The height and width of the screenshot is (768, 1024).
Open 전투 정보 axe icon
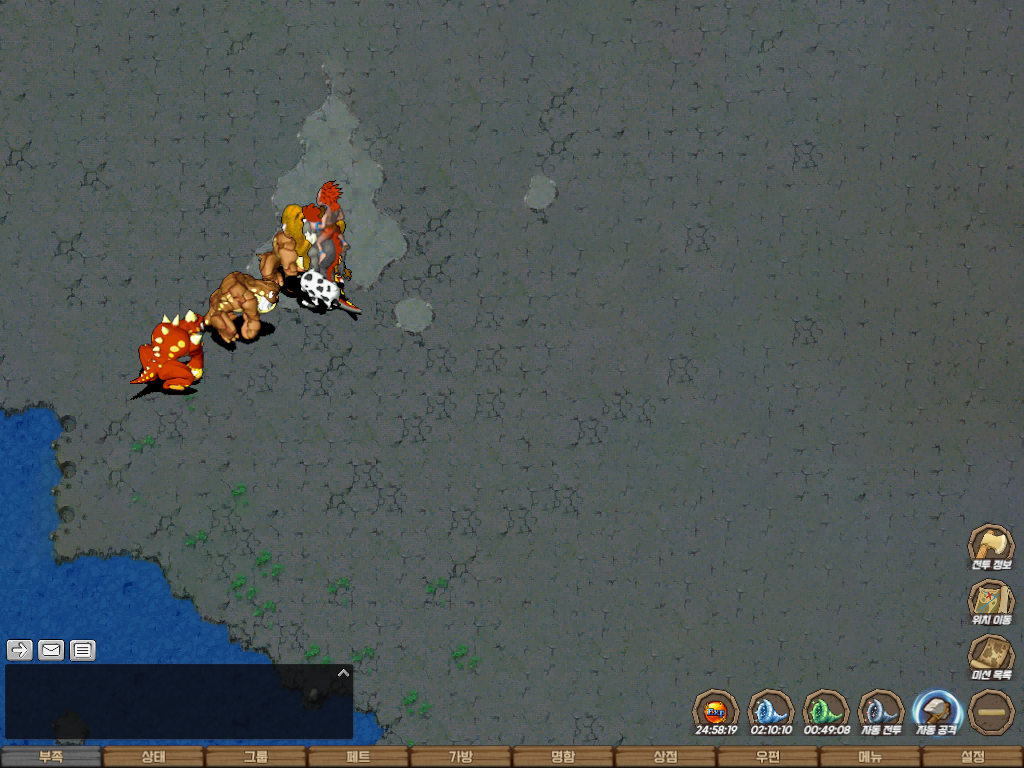991,545
